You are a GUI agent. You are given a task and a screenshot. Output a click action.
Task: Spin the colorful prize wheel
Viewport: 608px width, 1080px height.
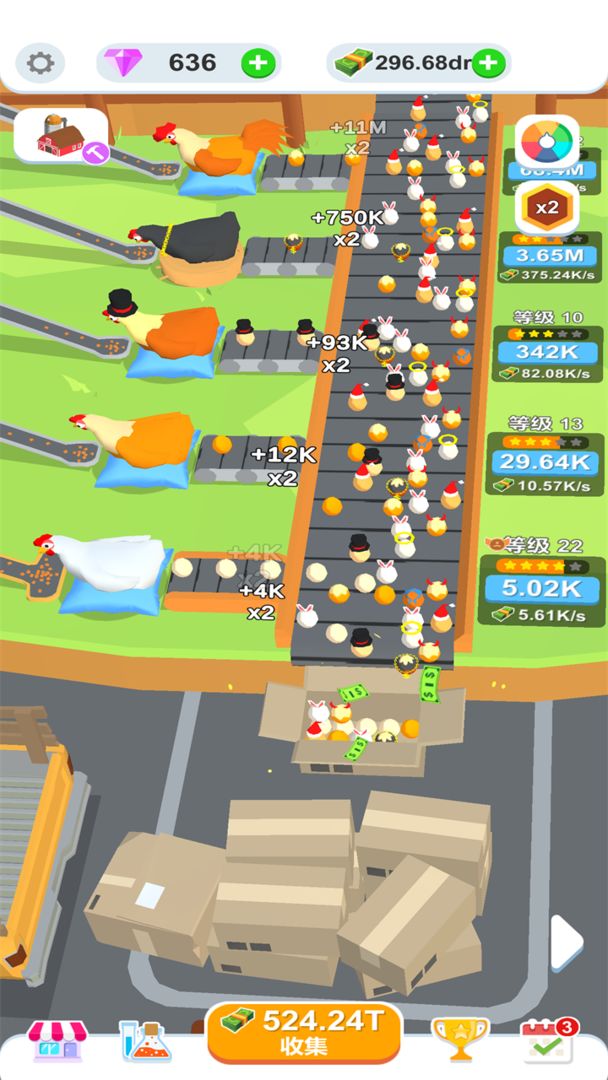[x=547, y=143]
